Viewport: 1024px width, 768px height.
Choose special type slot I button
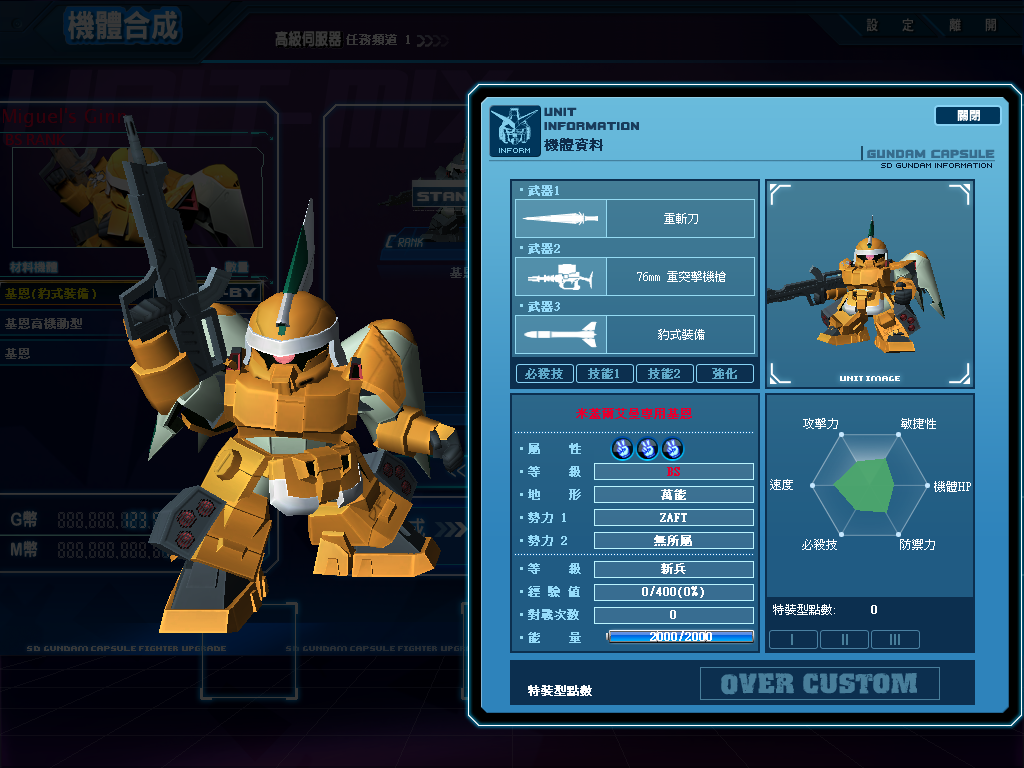793,640
